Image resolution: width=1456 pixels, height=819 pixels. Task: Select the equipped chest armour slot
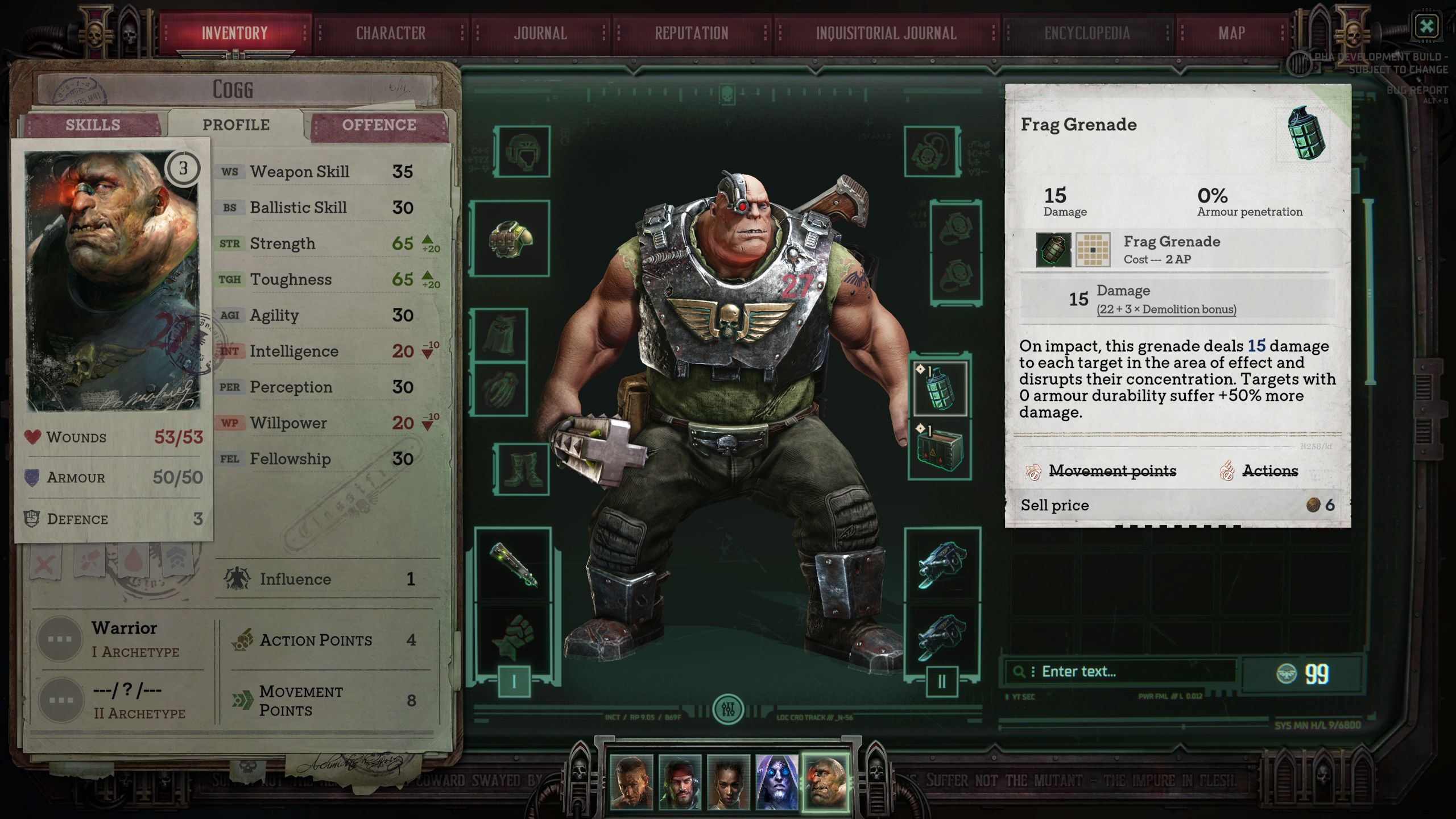pos(511,238)
